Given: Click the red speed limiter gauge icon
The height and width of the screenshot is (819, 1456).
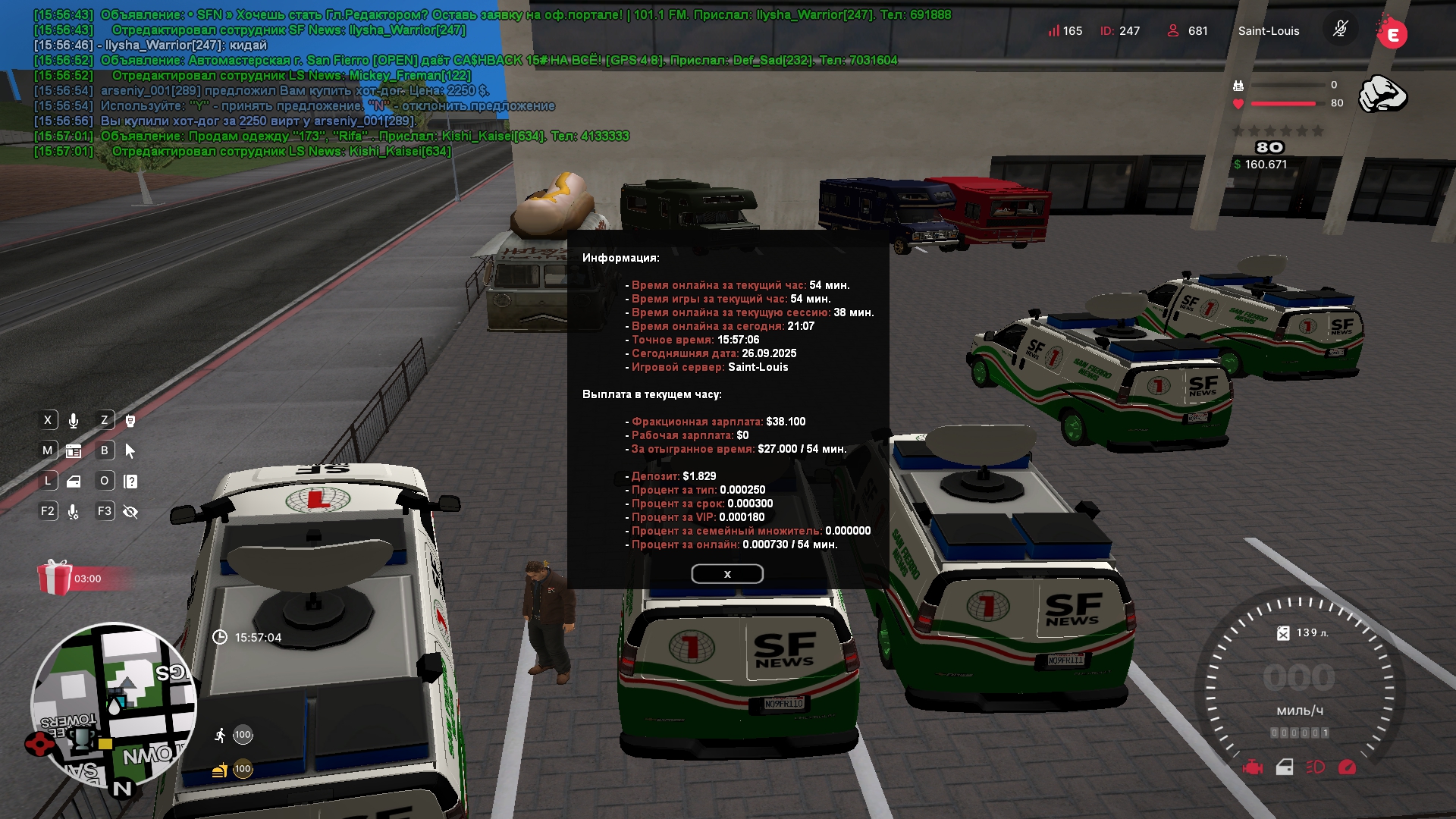Looking at the screenshot, I should (x=1347, y=767).
